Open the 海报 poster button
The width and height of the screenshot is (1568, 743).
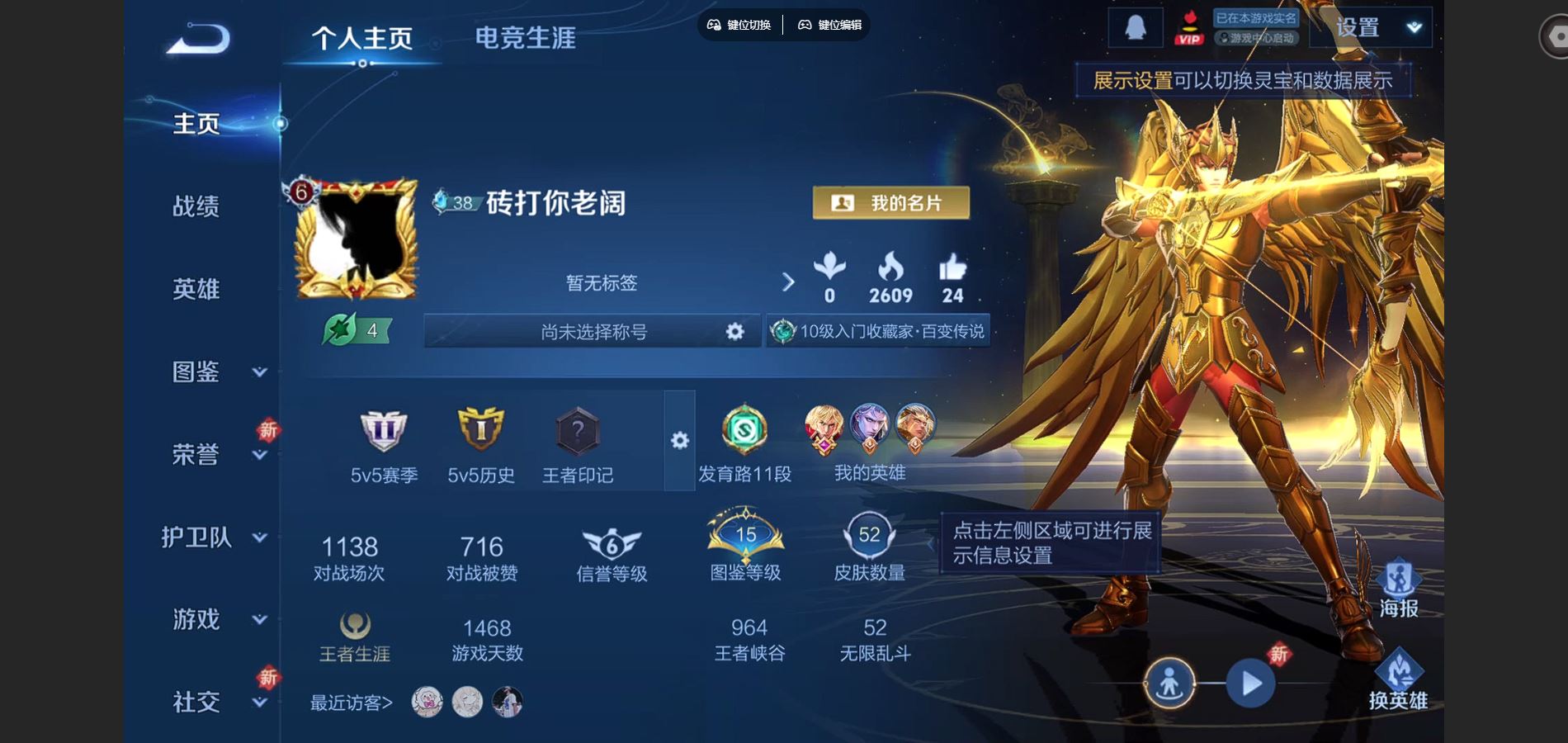(x=1398, y=589)
